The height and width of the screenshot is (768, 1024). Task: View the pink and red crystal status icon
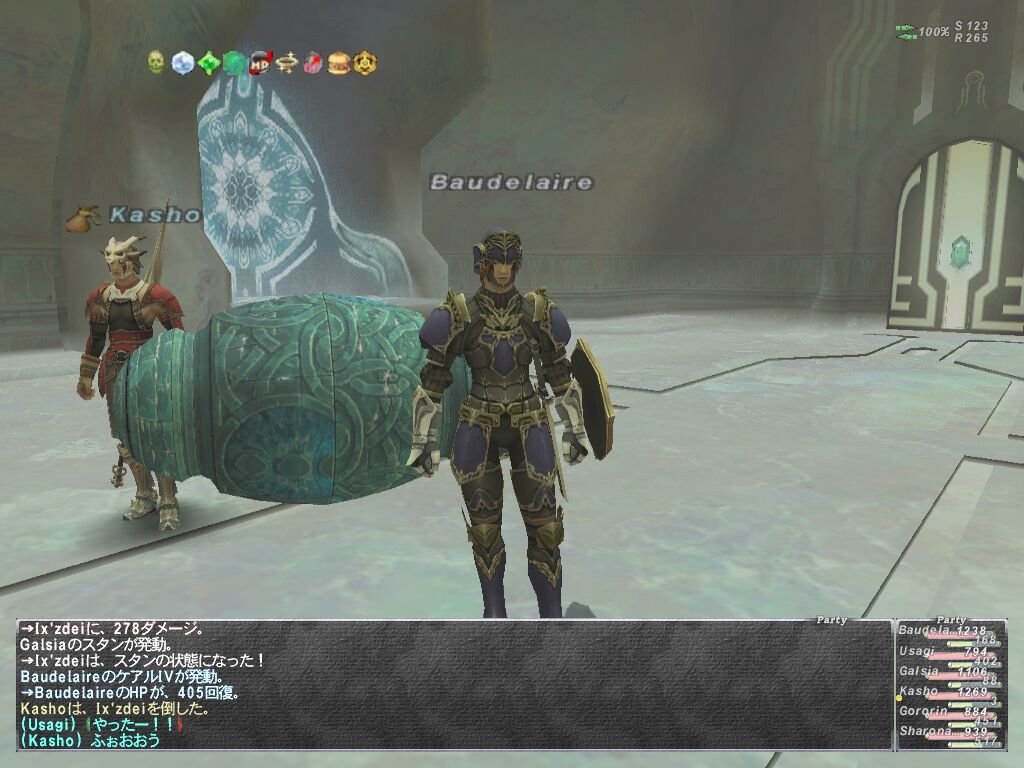coord(313,63)
